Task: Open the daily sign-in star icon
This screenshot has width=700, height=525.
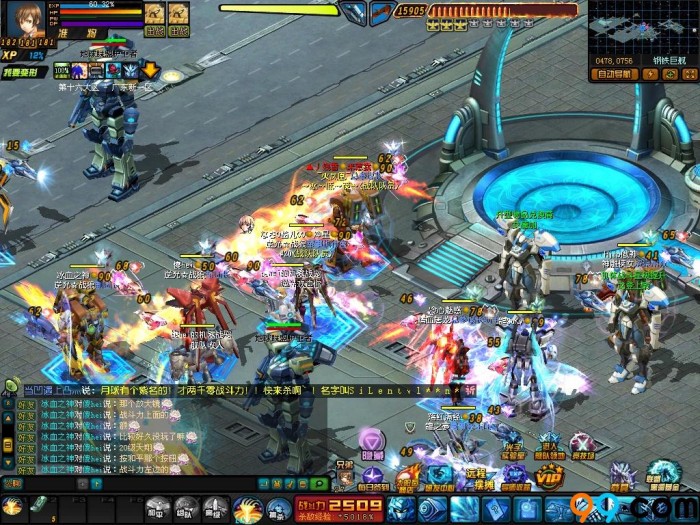Action: (372, 477)
